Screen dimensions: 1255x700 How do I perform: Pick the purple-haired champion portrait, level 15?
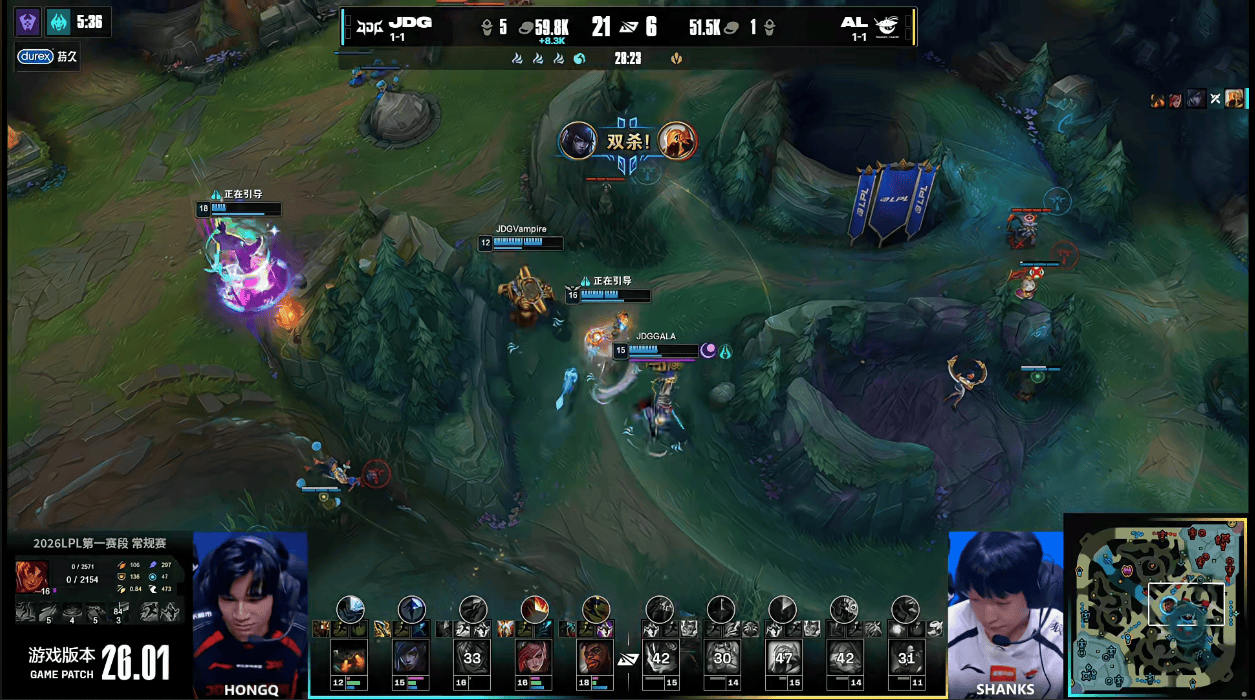[x=411, y=658]
